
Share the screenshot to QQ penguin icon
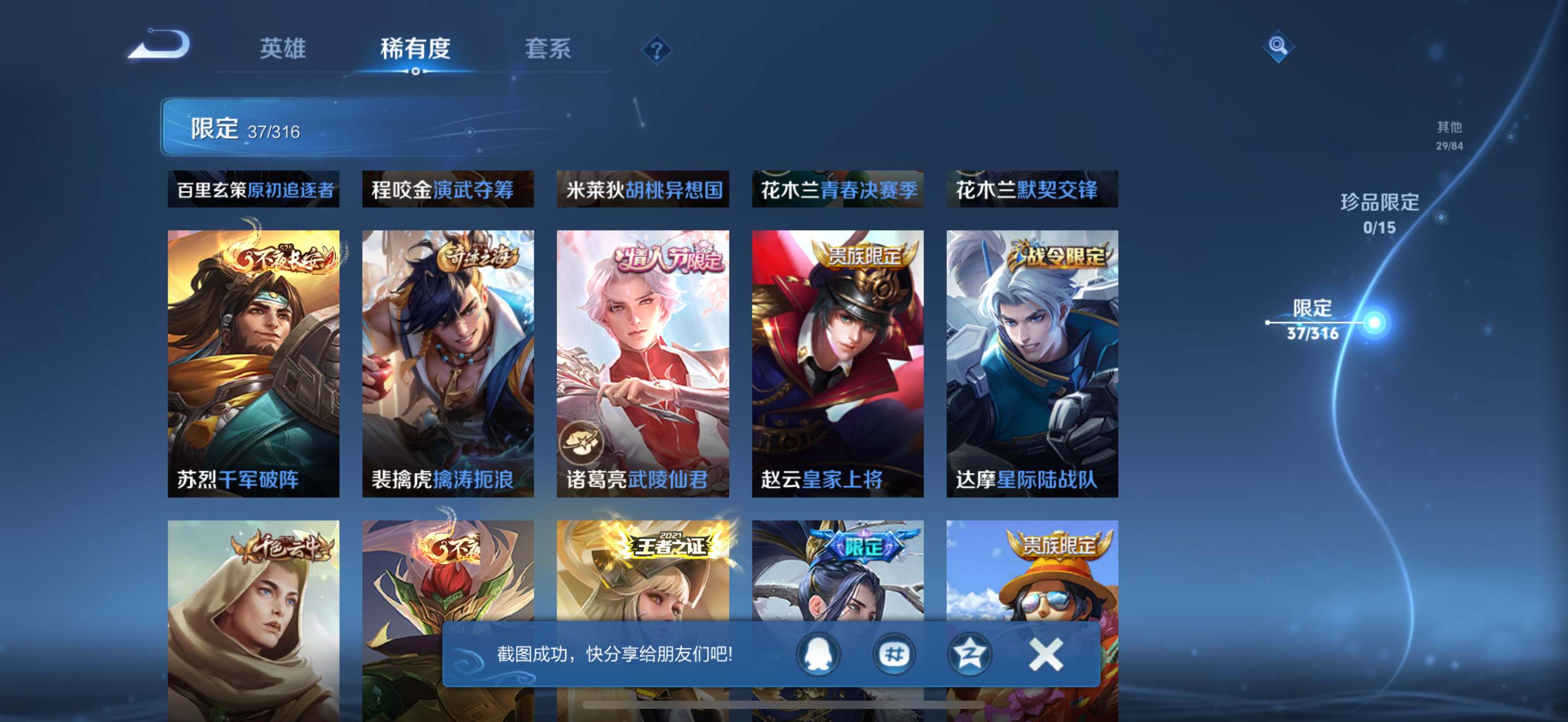pyautogui.click(x=817, y=654)
